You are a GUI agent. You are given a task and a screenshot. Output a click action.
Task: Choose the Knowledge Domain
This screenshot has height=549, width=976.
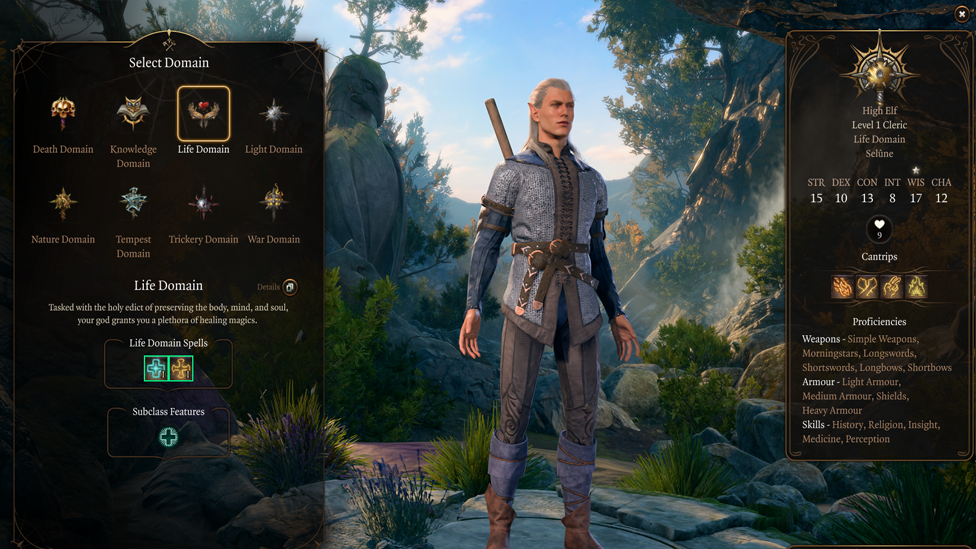[133, 114]
